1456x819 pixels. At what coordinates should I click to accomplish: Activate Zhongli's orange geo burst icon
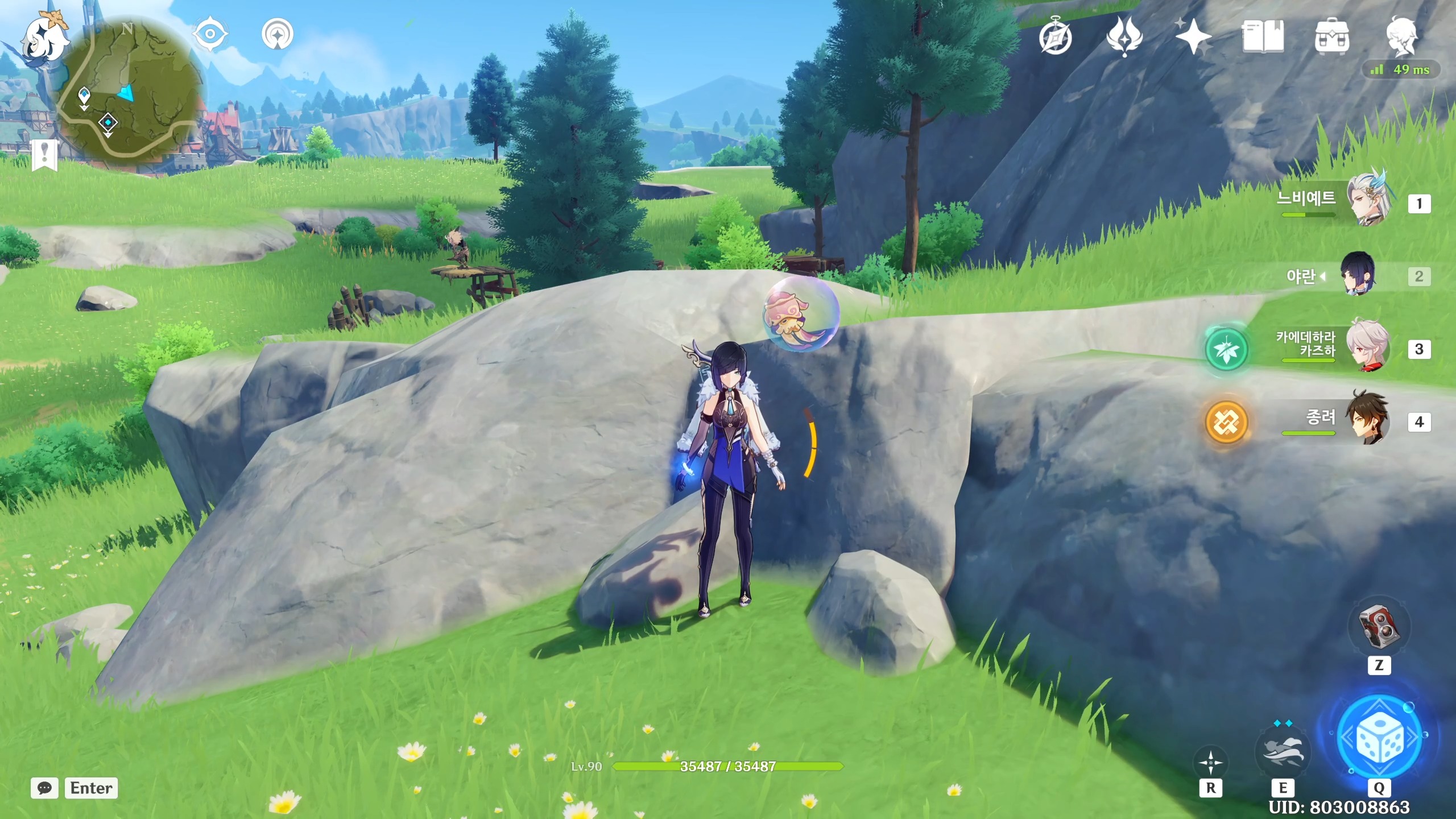(1226, 422)
